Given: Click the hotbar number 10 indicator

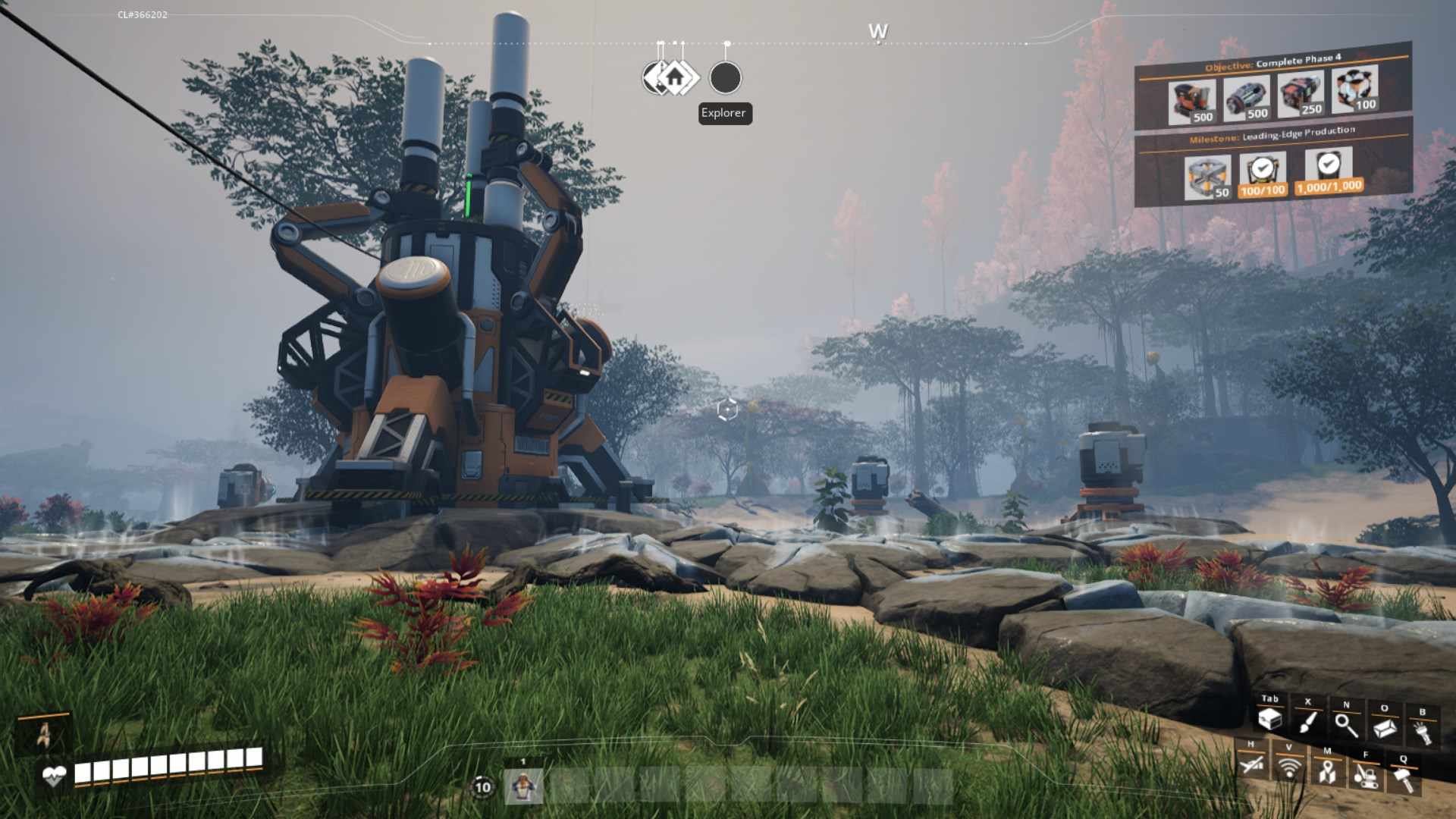Looking at the screenshot, I should click(x=482, y=787).
